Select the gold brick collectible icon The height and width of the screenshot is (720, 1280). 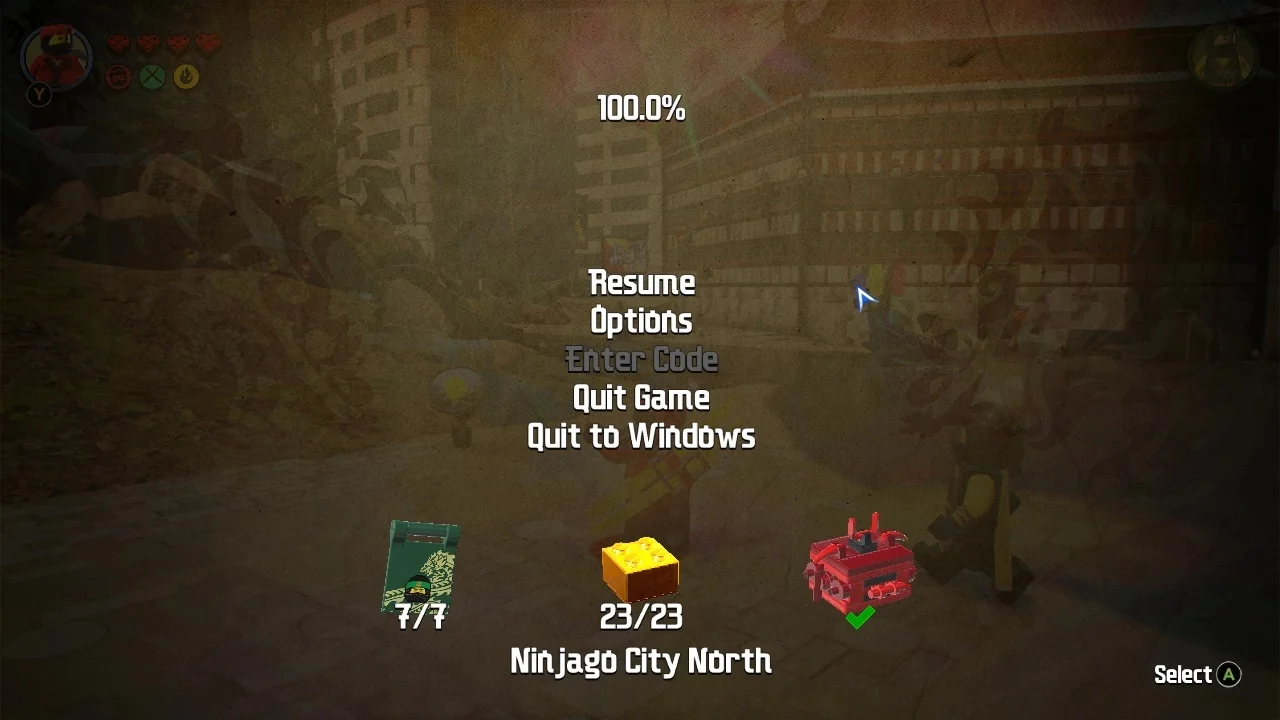[642, 568]
